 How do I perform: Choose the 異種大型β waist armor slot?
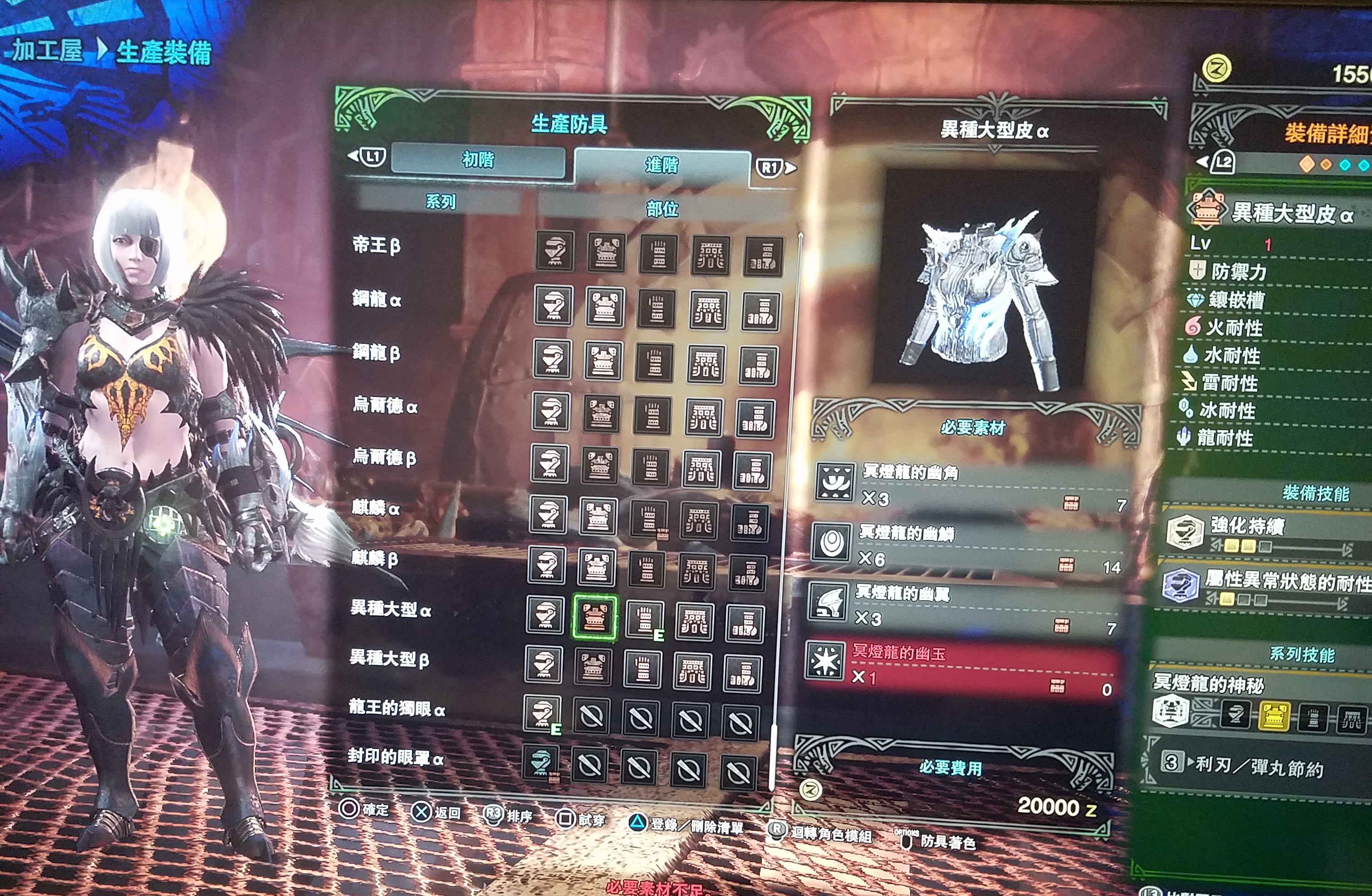(x=692, y=671)
